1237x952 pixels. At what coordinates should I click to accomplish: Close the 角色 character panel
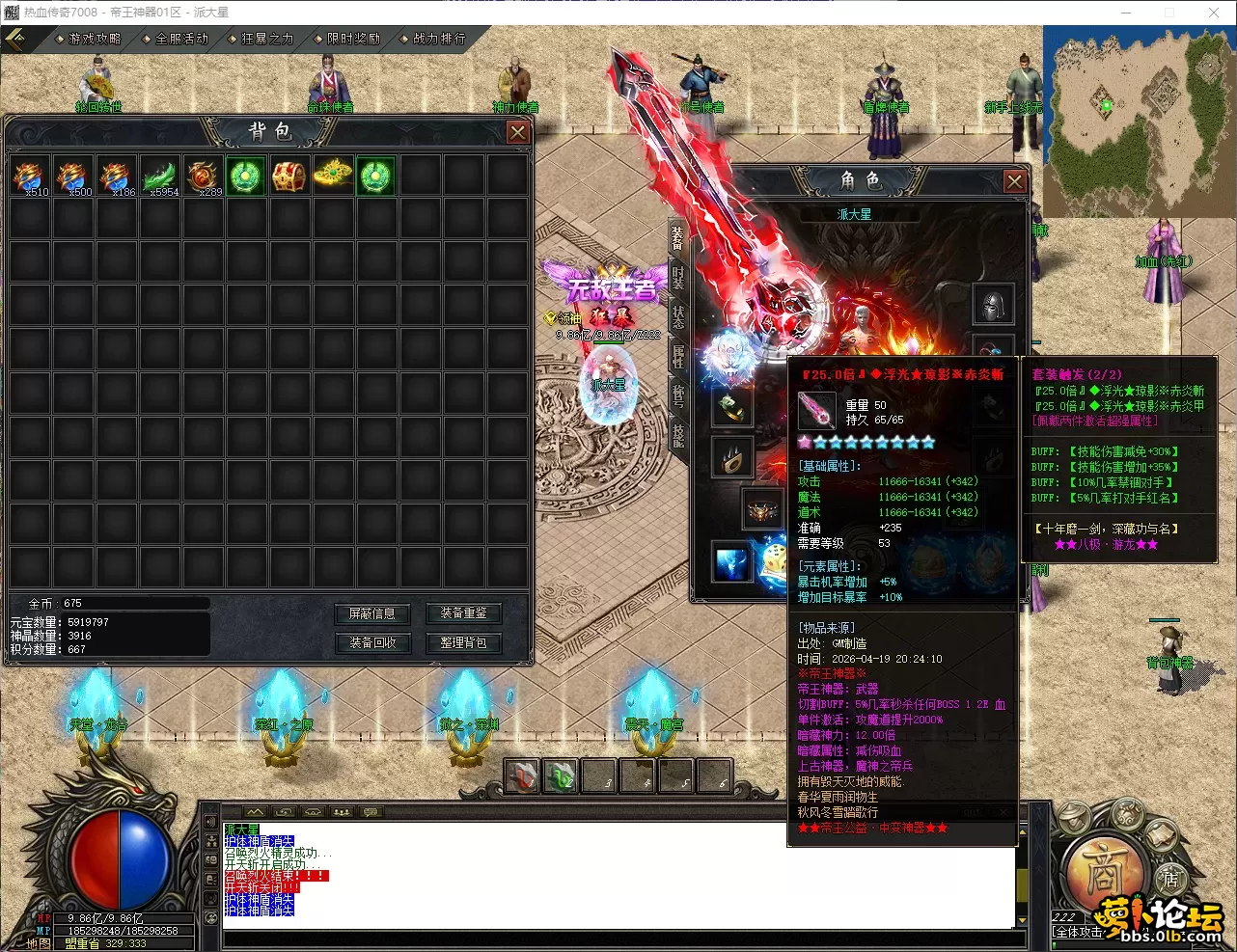point(1014,180)
